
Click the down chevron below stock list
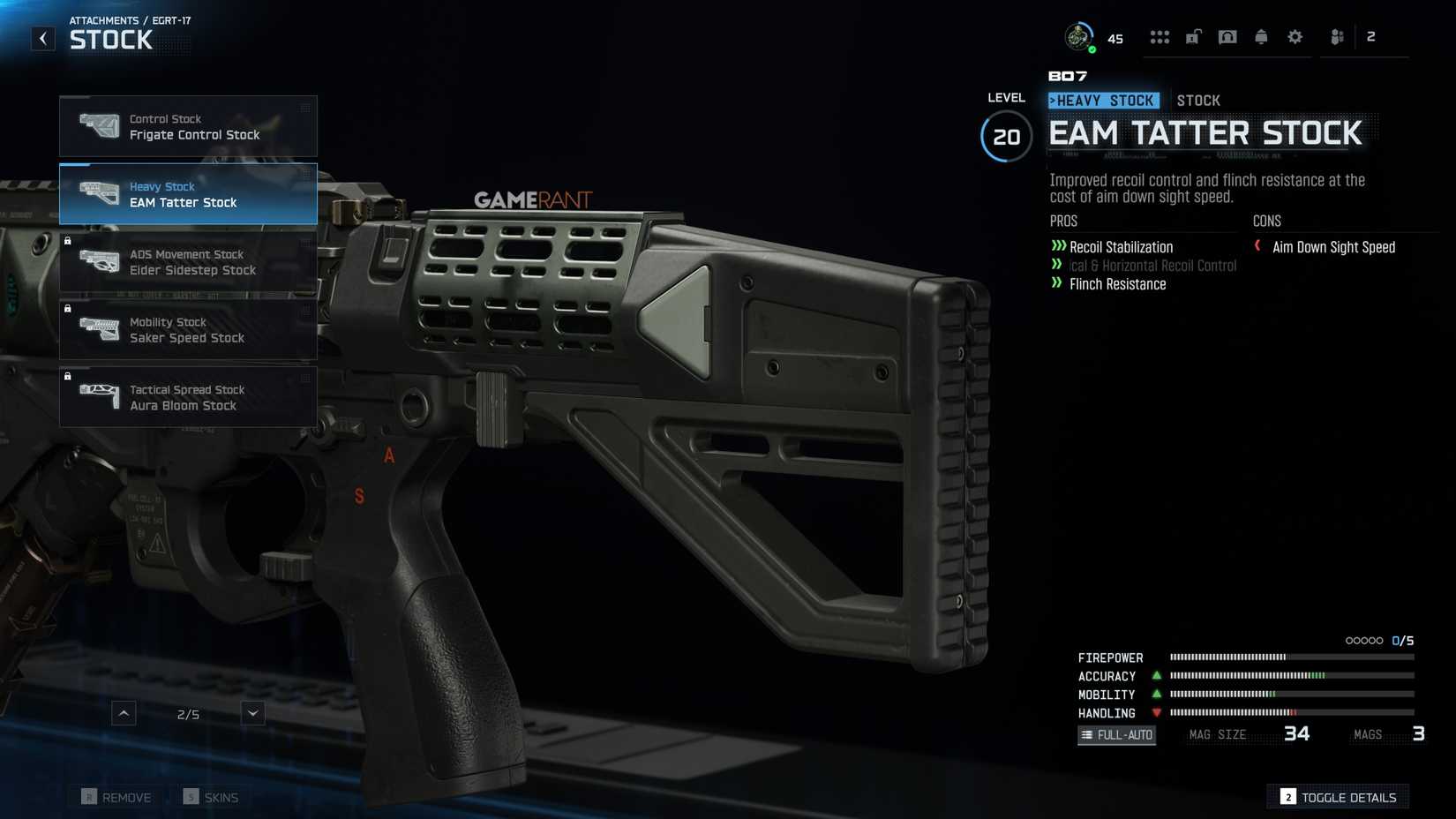(x=252, y=712)
